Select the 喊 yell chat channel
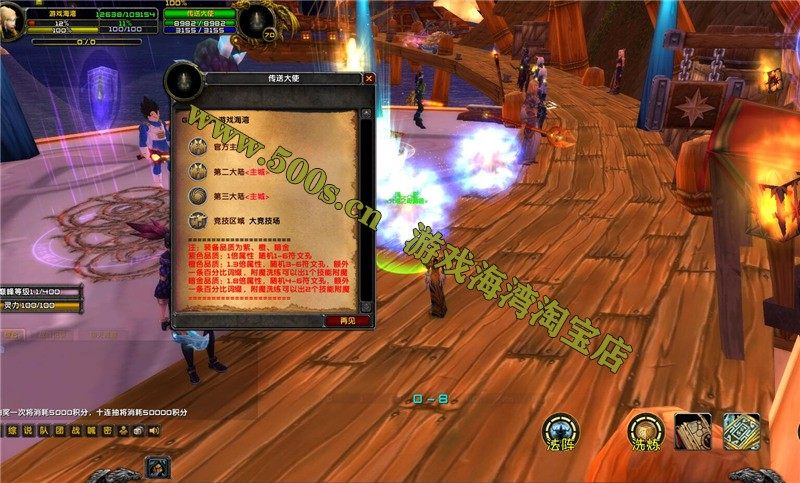This screenshot has height=483, width=800. [x=91, y=430]
